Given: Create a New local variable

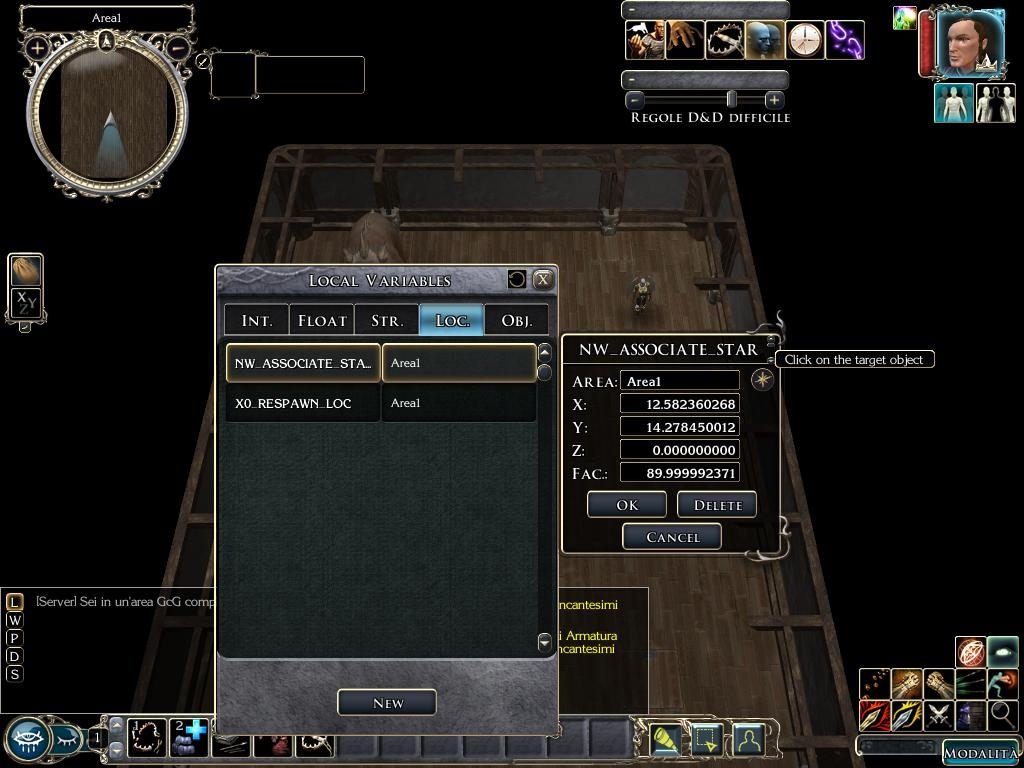Looking at the screenshot, I should [387, 703].
